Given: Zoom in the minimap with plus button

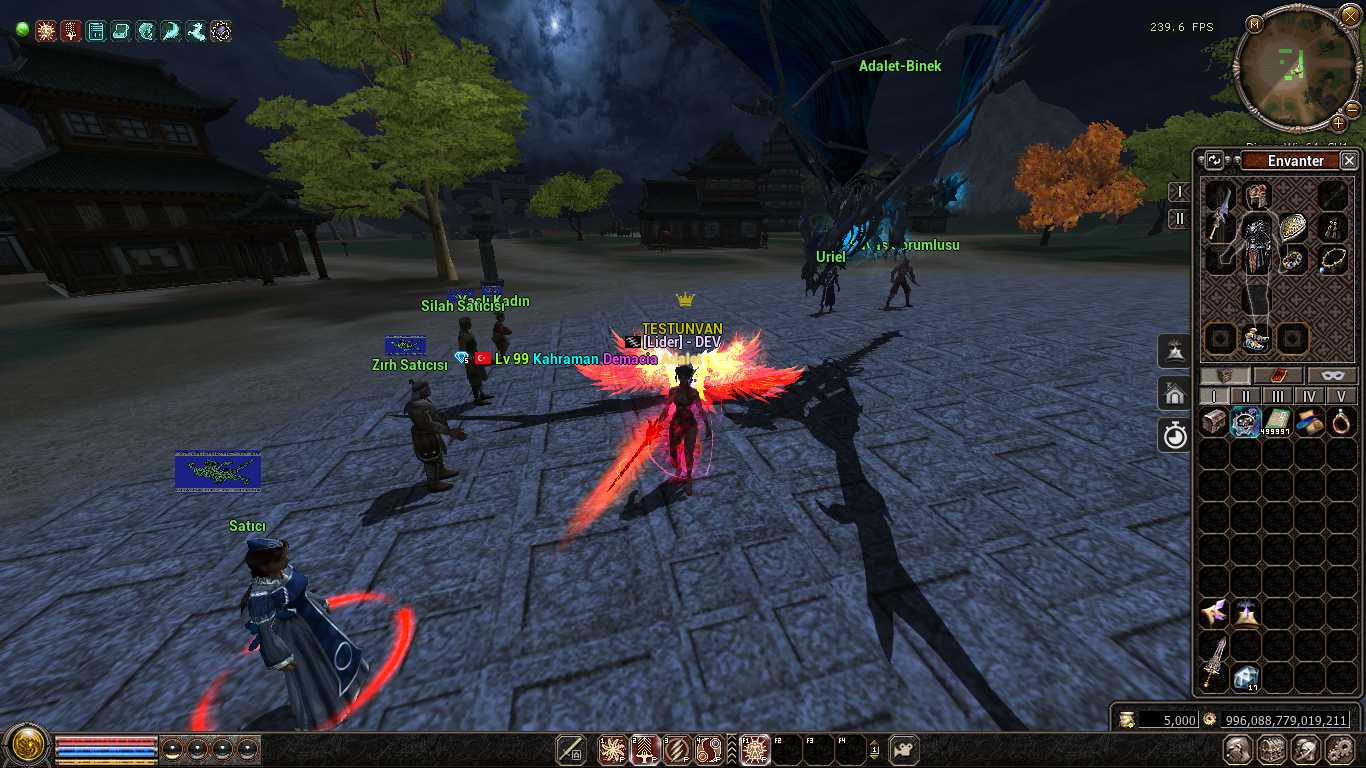Looking at the screenshot, I should pyautogui.click(x=1338, y=123).
